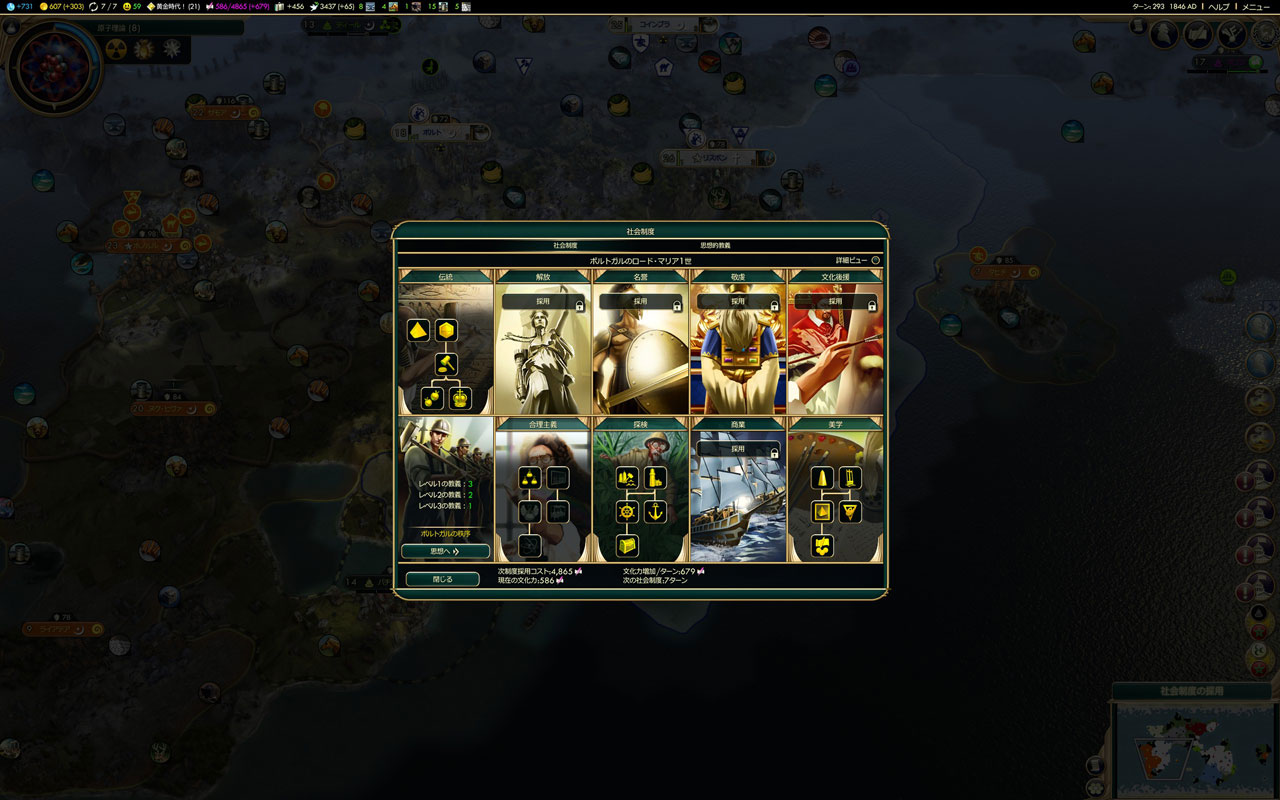Select the treasure chest policy in 探検 tree
Screen dimensions: 1280x800
(x=627, y=546)
